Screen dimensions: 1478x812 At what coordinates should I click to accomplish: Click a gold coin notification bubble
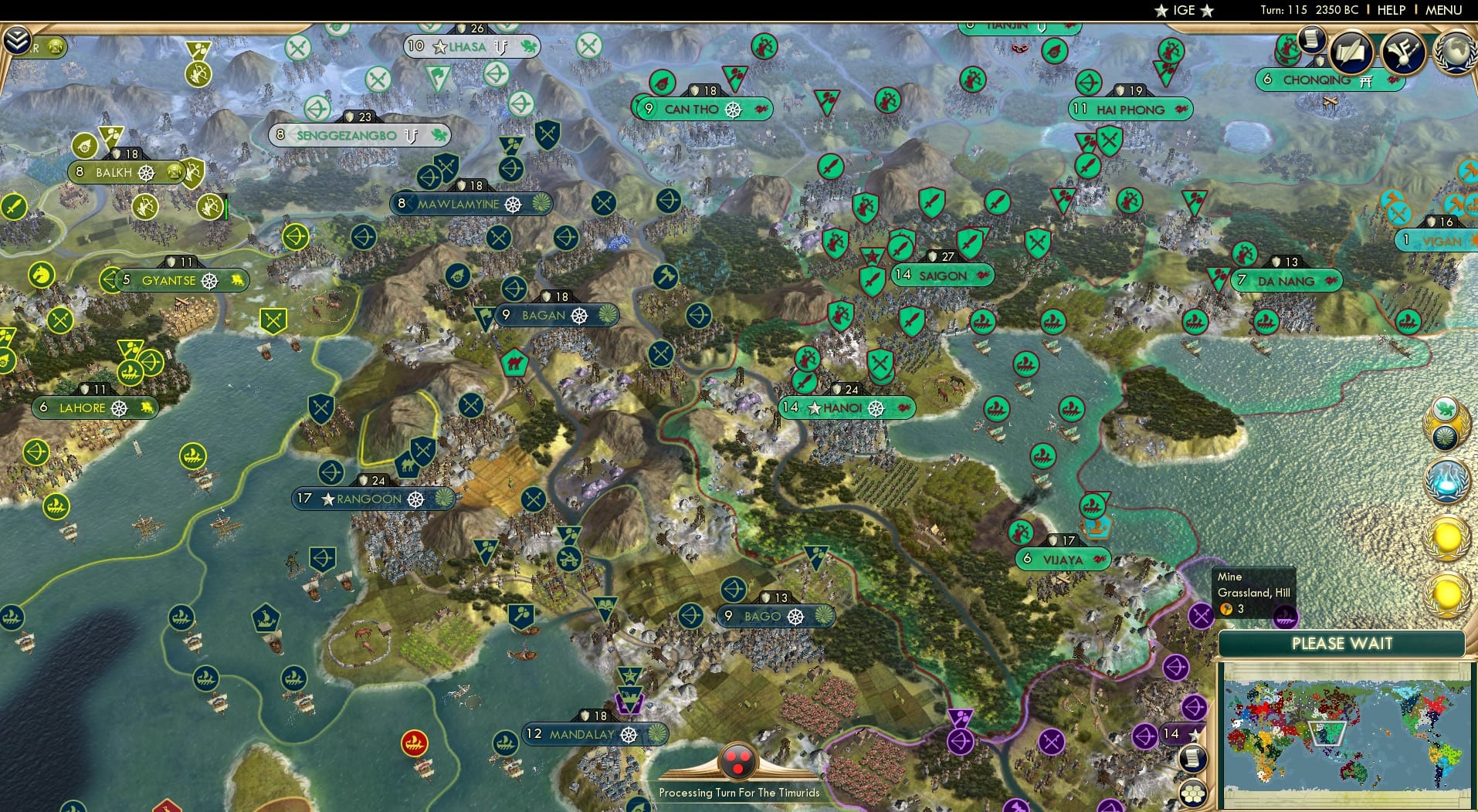tap(1446, 537)
